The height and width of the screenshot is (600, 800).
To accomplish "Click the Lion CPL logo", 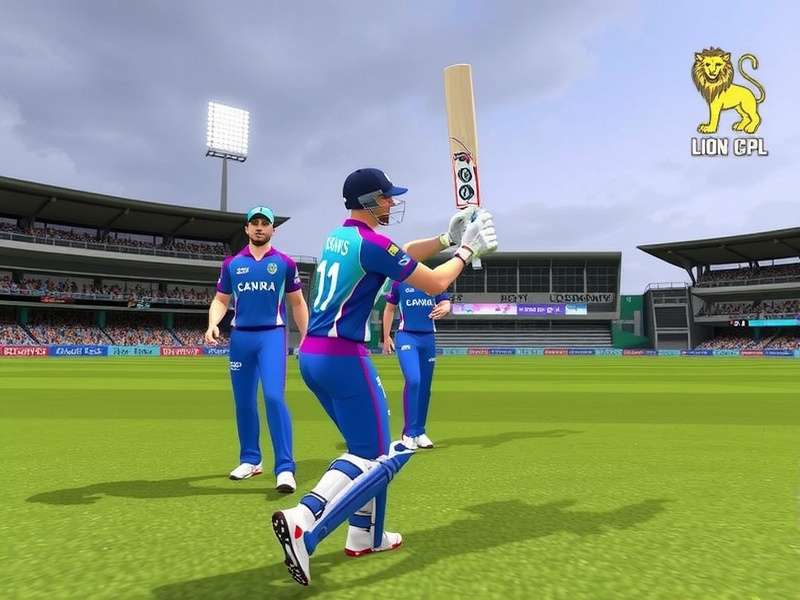I will [x=729, y=102].
